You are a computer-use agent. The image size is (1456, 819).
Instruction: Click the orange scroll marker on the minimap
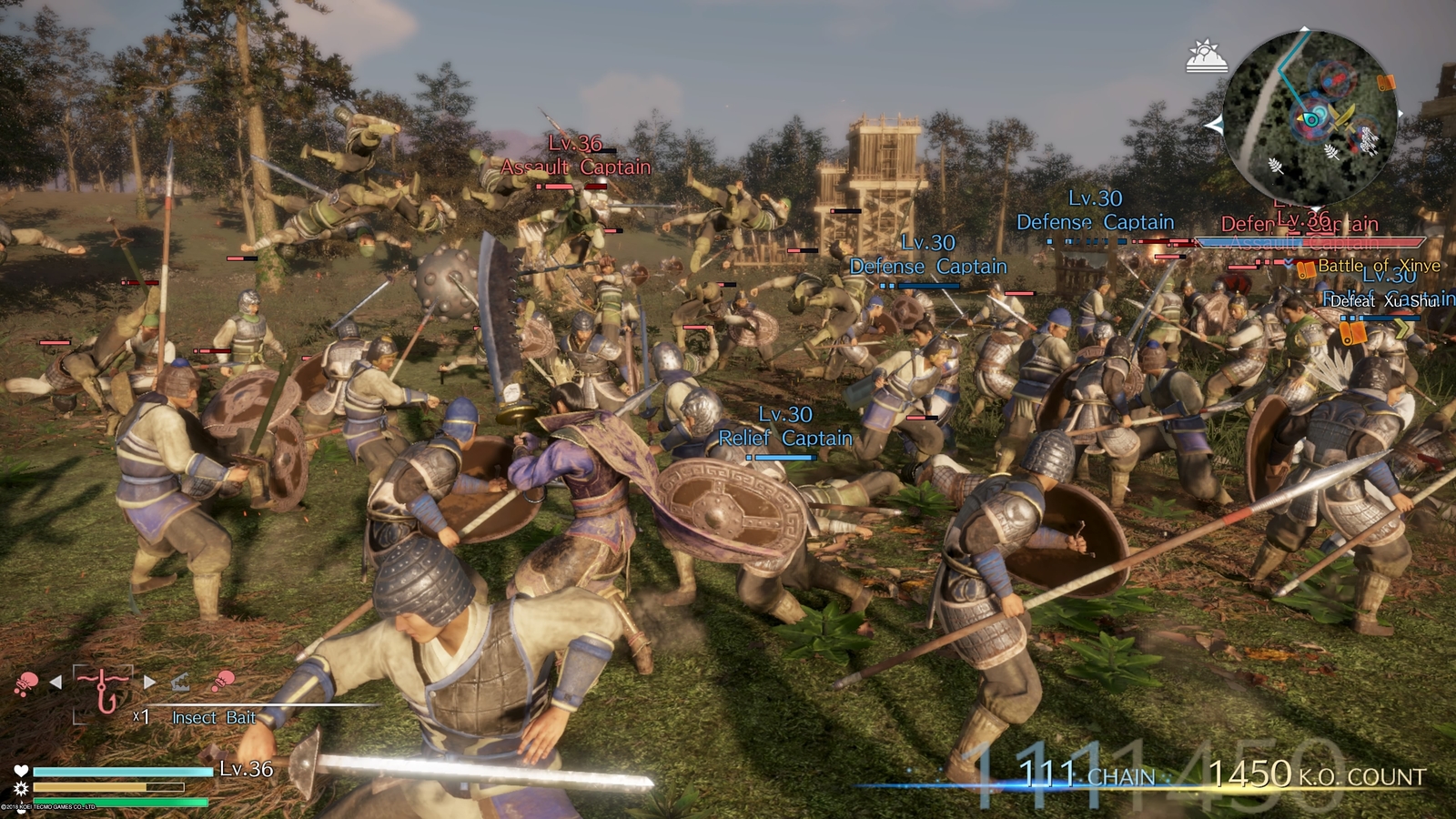(x=1385, y=84)
